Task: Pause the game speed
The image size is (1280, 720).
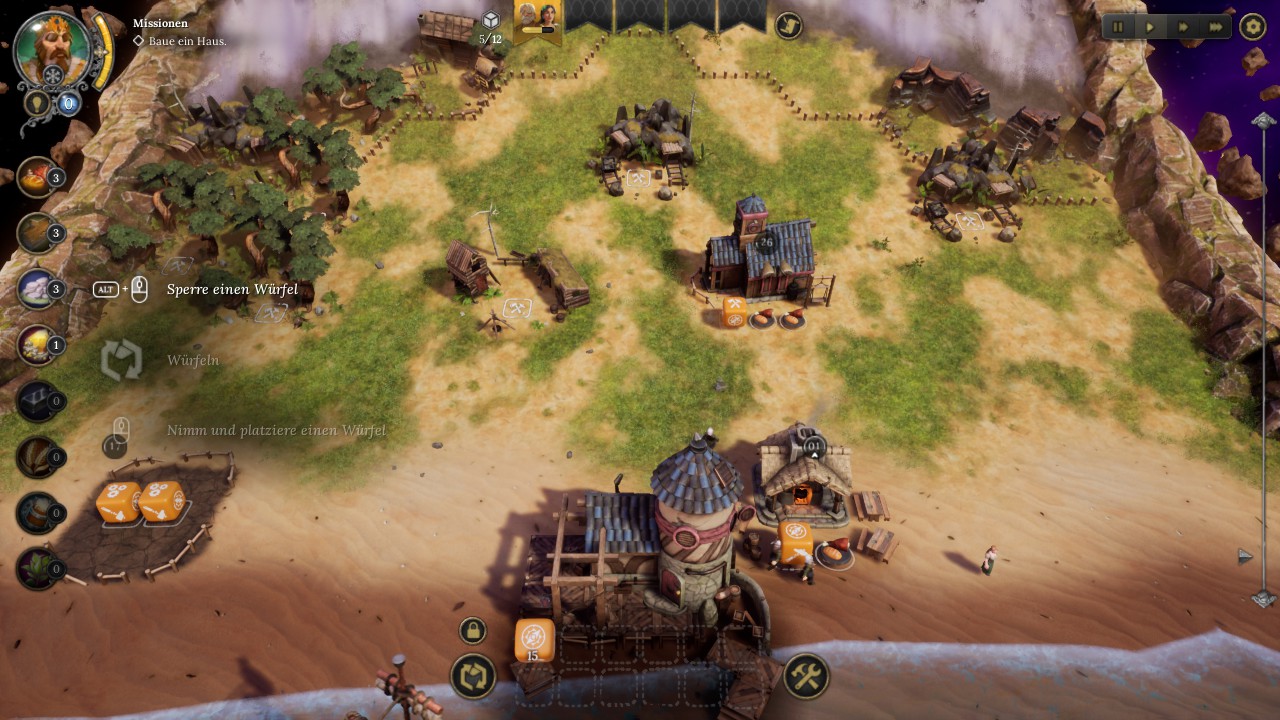Action: (x=1118, y=27)
